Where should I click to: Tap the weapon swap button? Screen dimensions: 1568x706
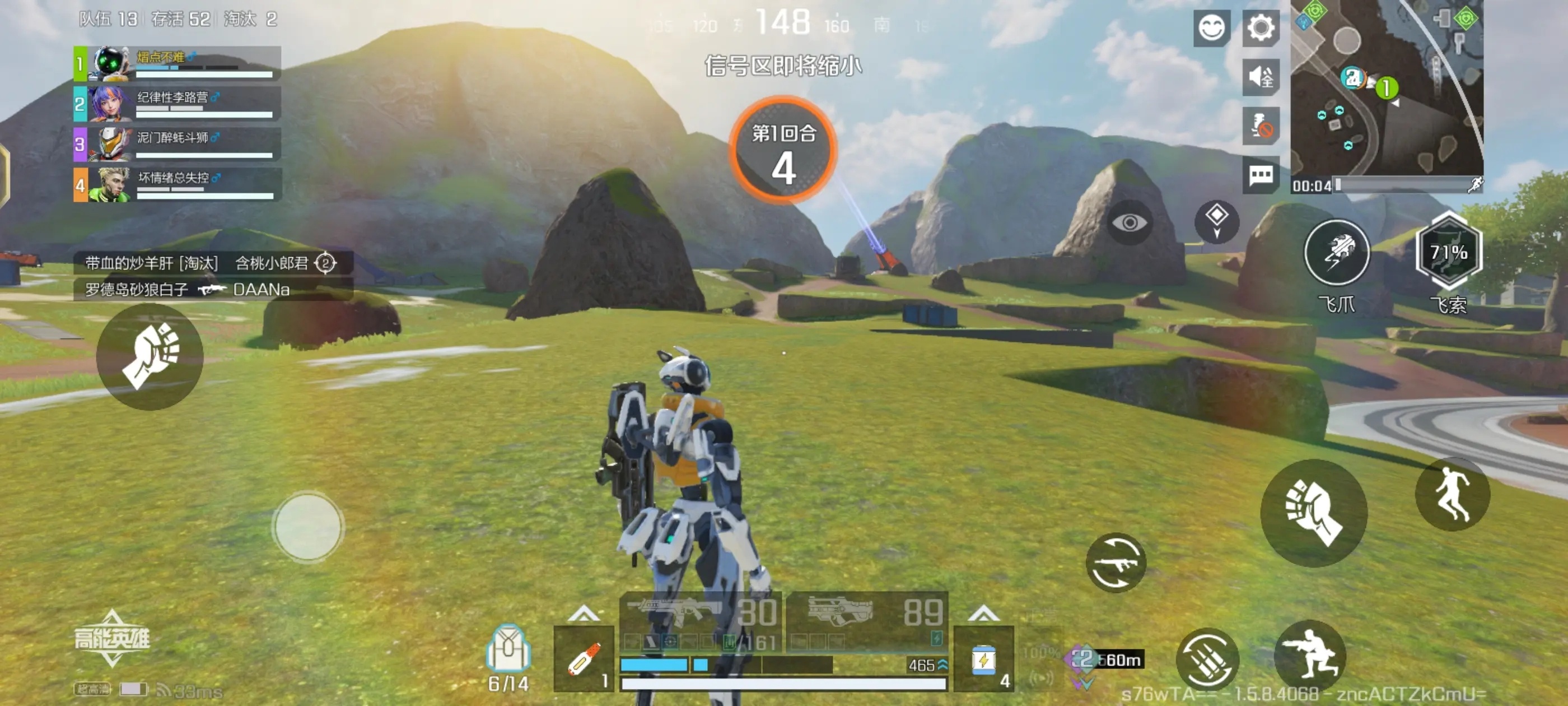(1116, 563)
